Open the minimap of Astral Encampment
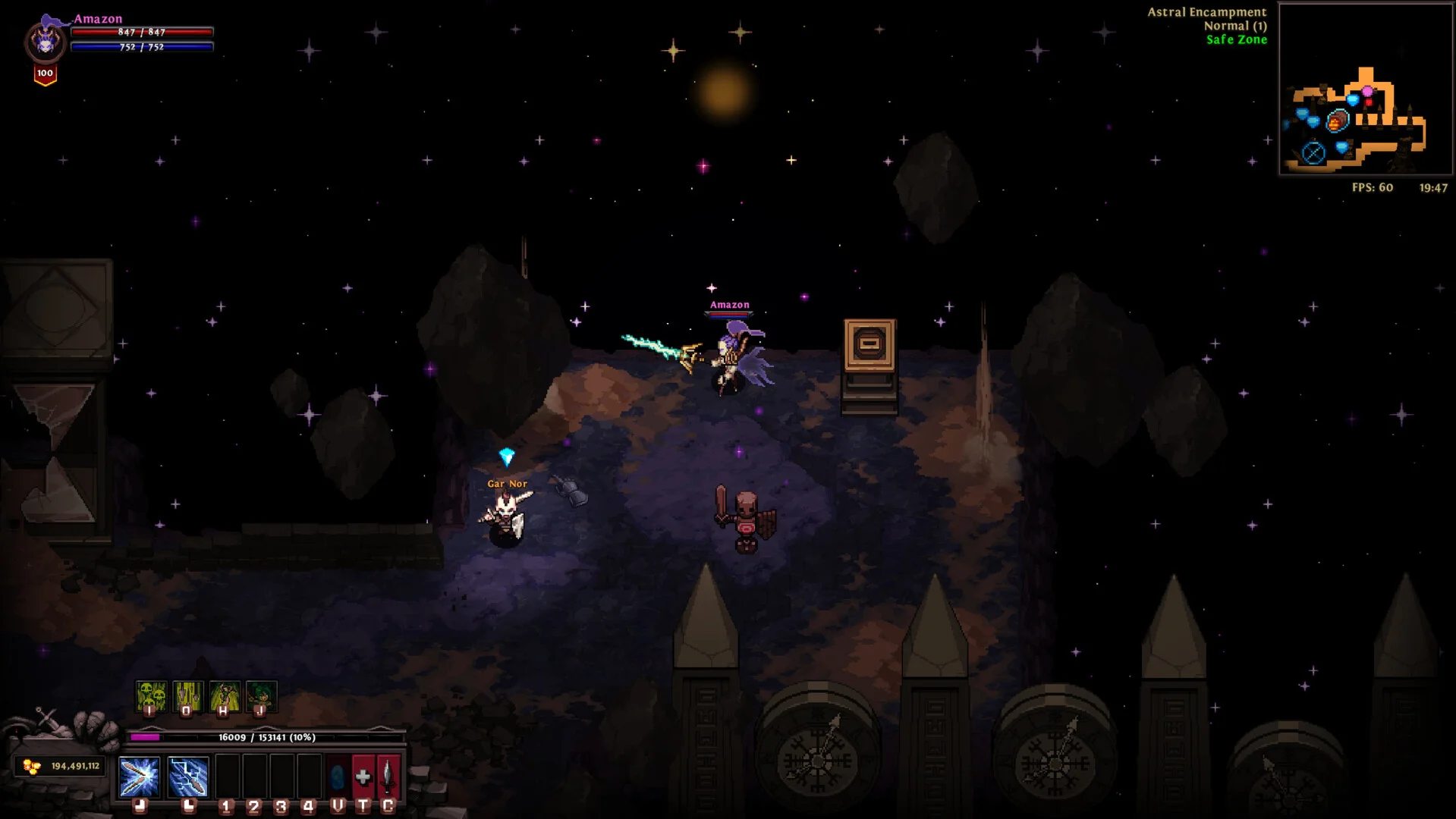 click(1365, 89)
